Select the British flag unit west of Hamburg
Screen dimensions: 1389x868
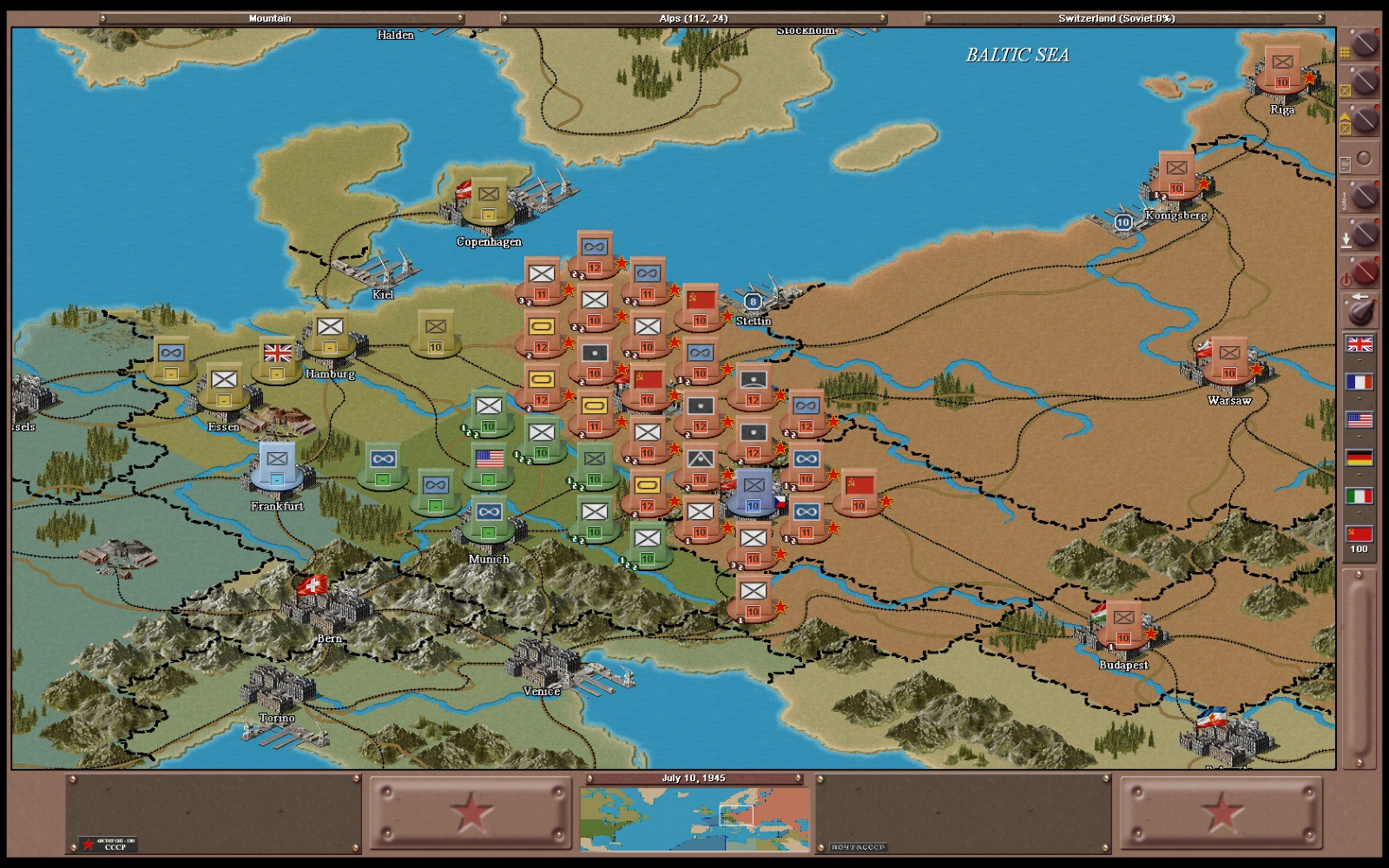(277, 354)
